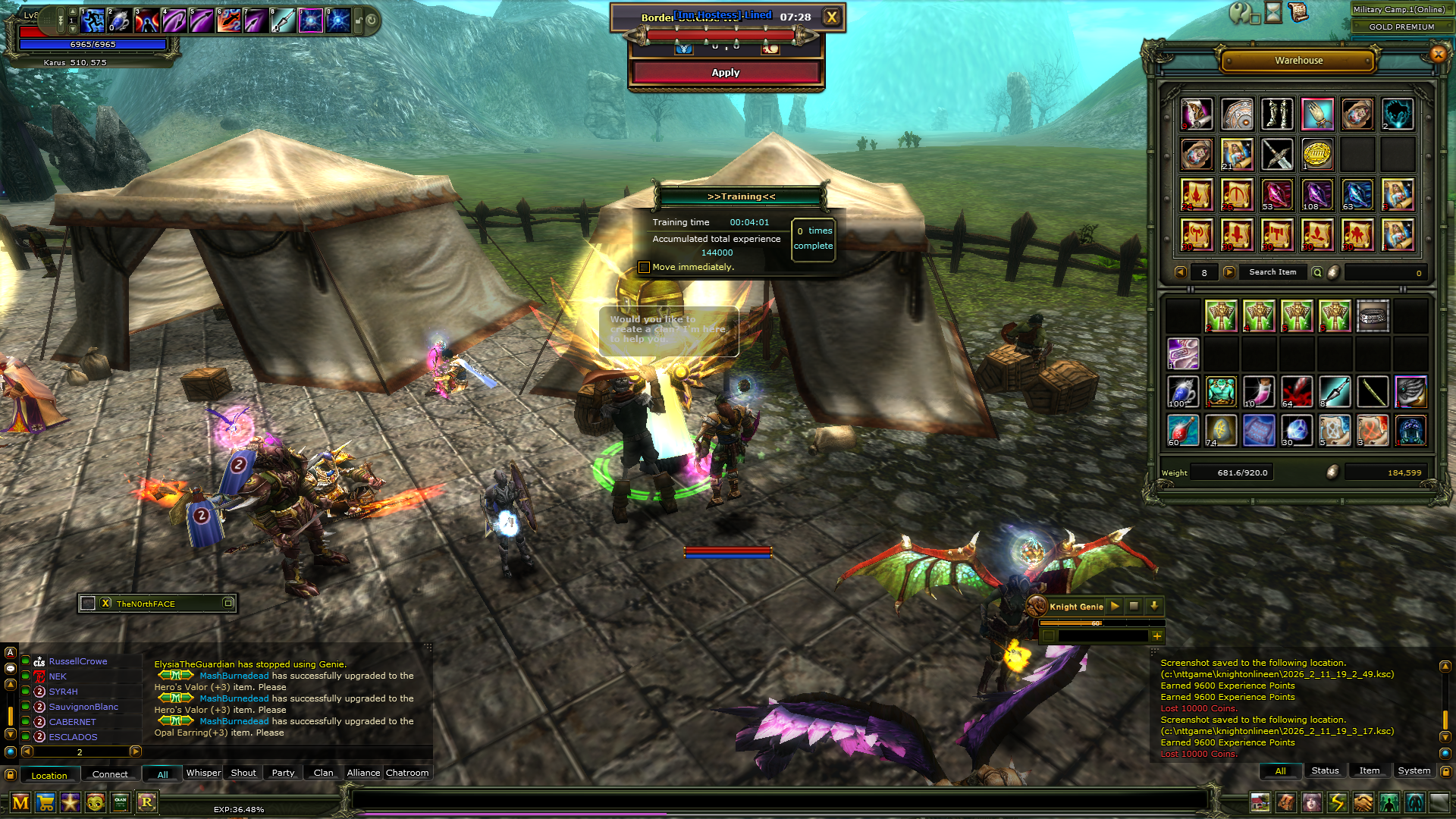Switch player list to Connect tab

point(110,774)
